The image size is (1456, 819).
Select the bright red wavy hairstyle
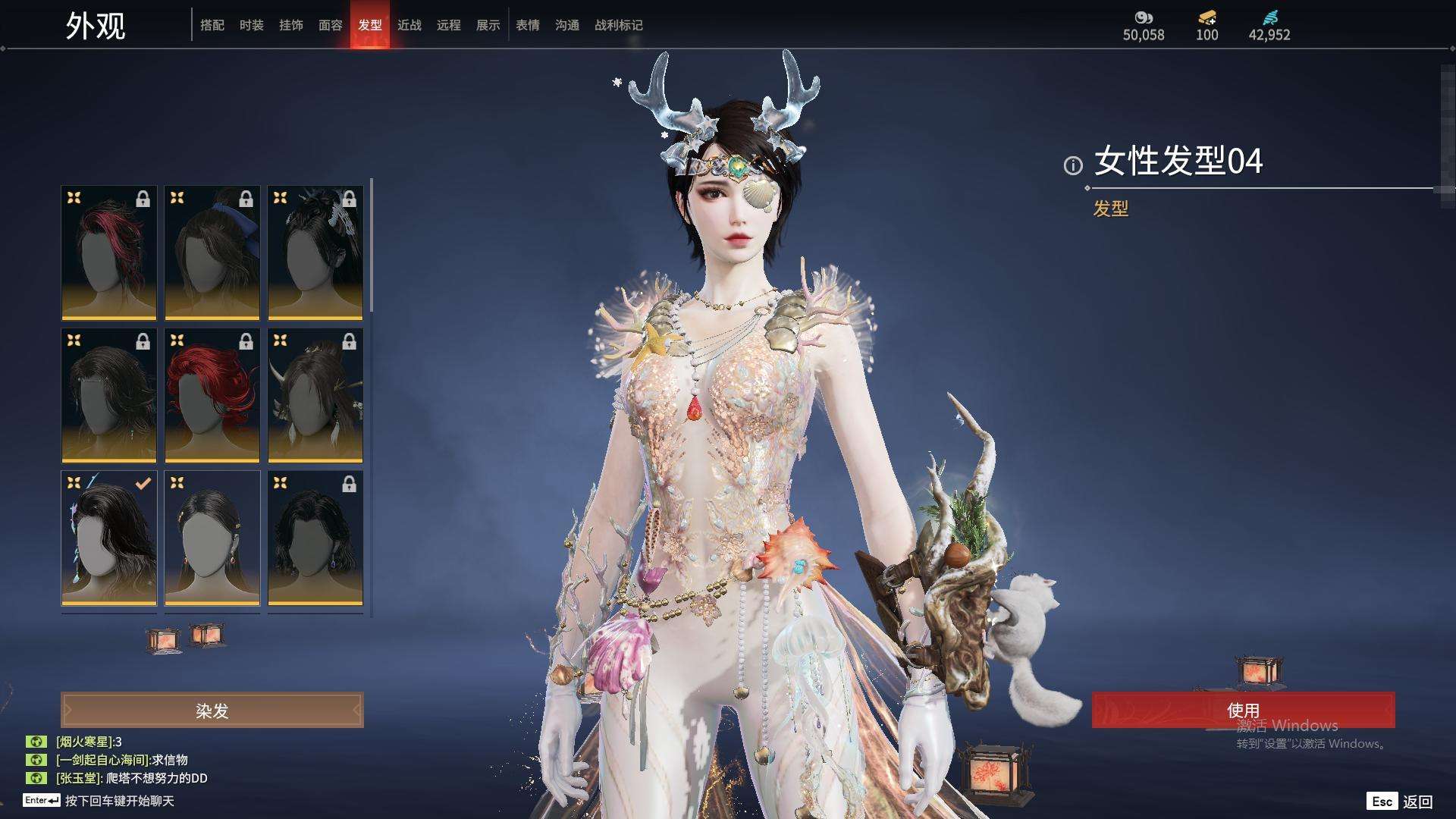(212, 395)
